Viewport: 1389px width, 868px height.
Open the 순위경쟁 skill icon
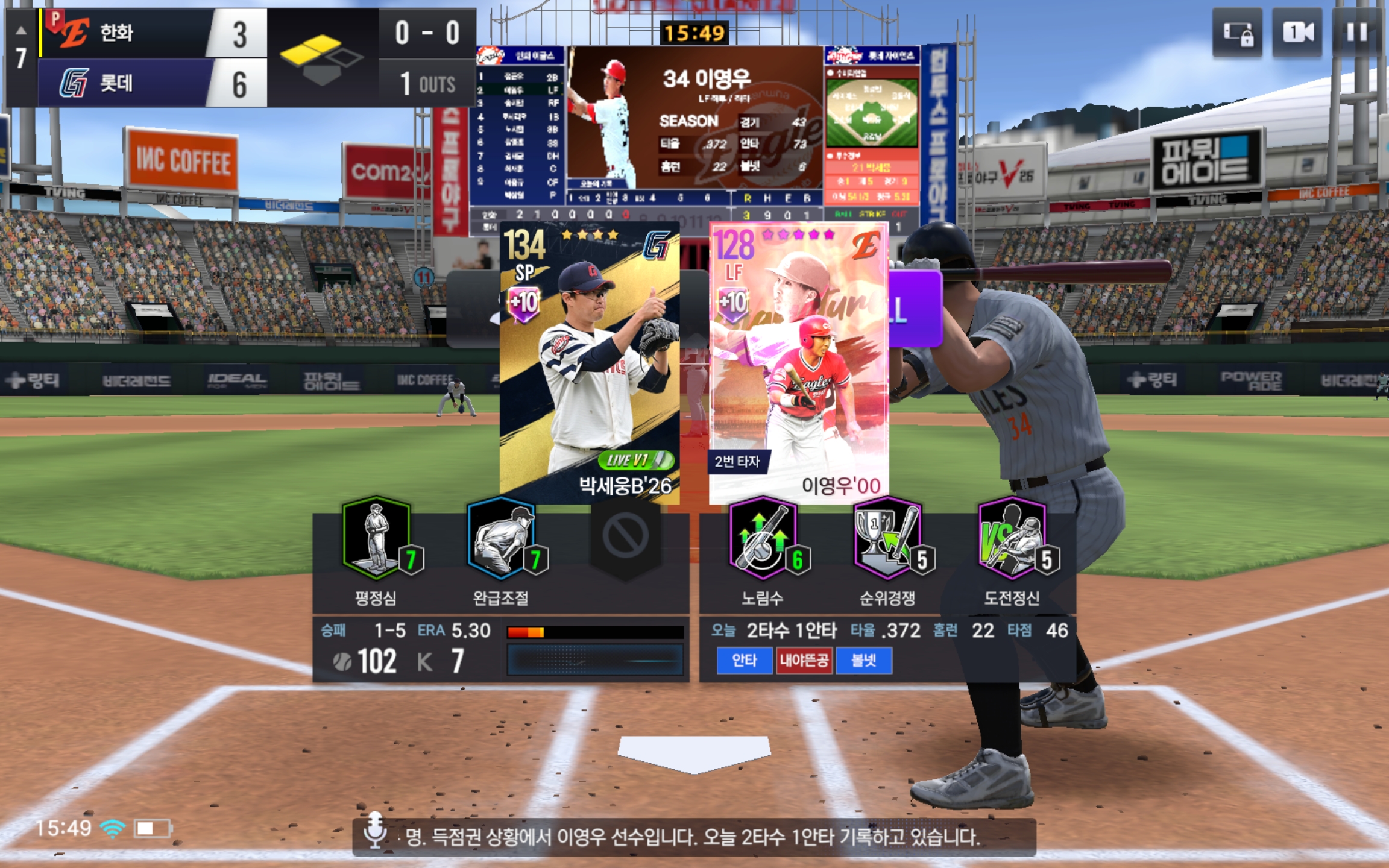point(889,538)
